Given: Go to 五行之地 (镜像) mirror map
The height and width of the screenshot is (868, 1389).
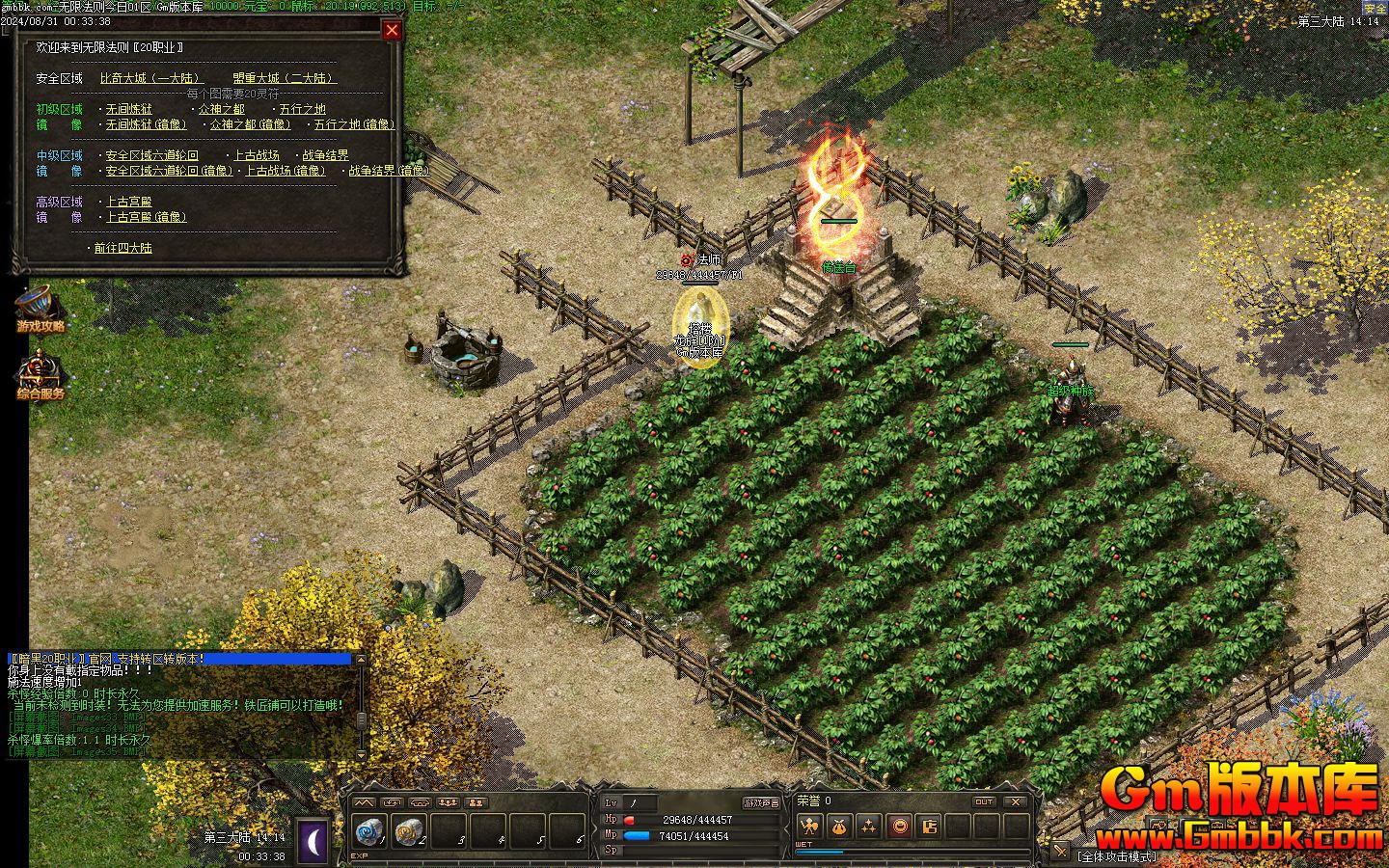Looking at the screenshot, I should click(x=354, y=124).
